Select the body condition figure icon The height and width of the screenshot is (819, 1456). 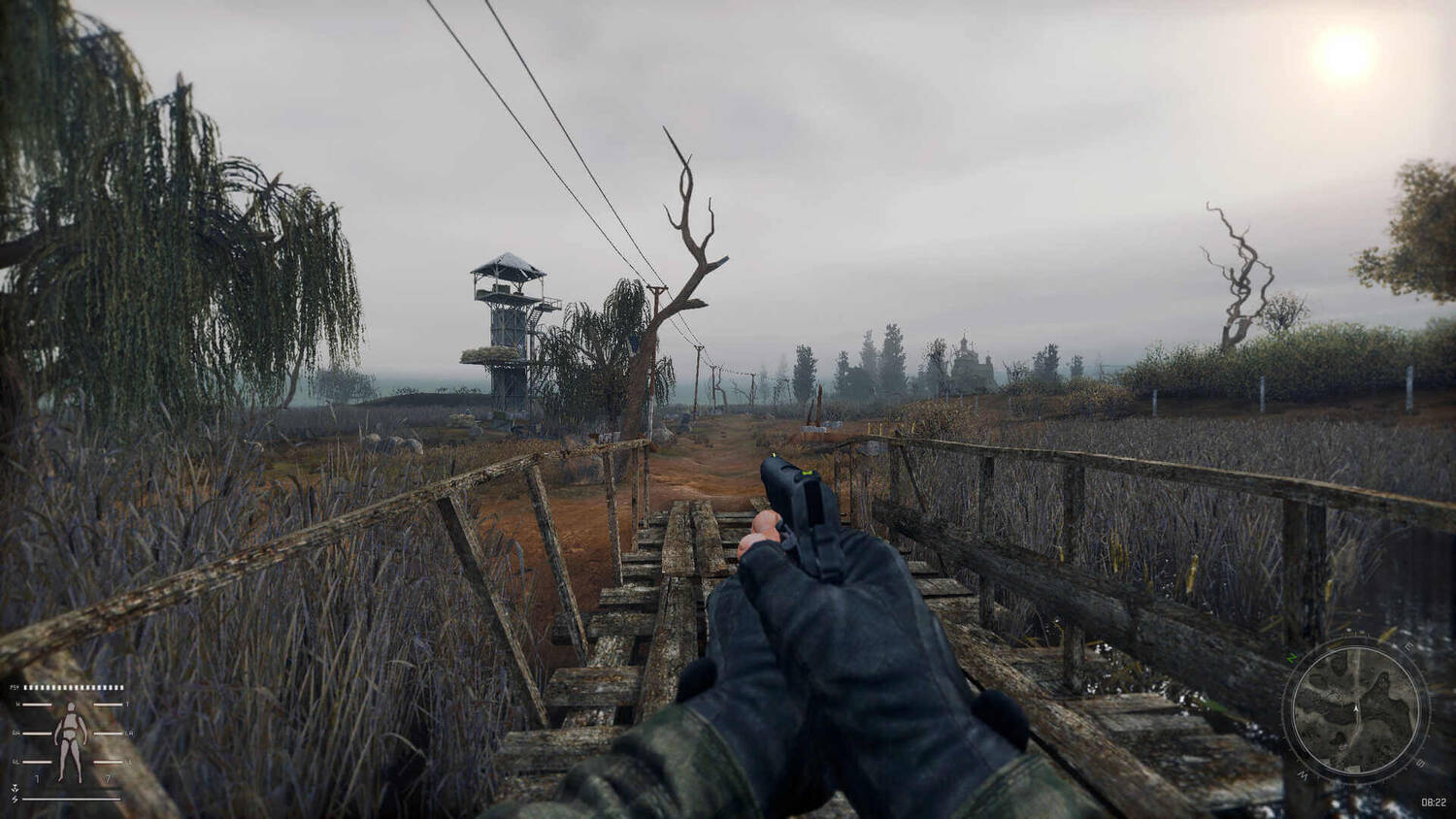[x=69, y=741]
